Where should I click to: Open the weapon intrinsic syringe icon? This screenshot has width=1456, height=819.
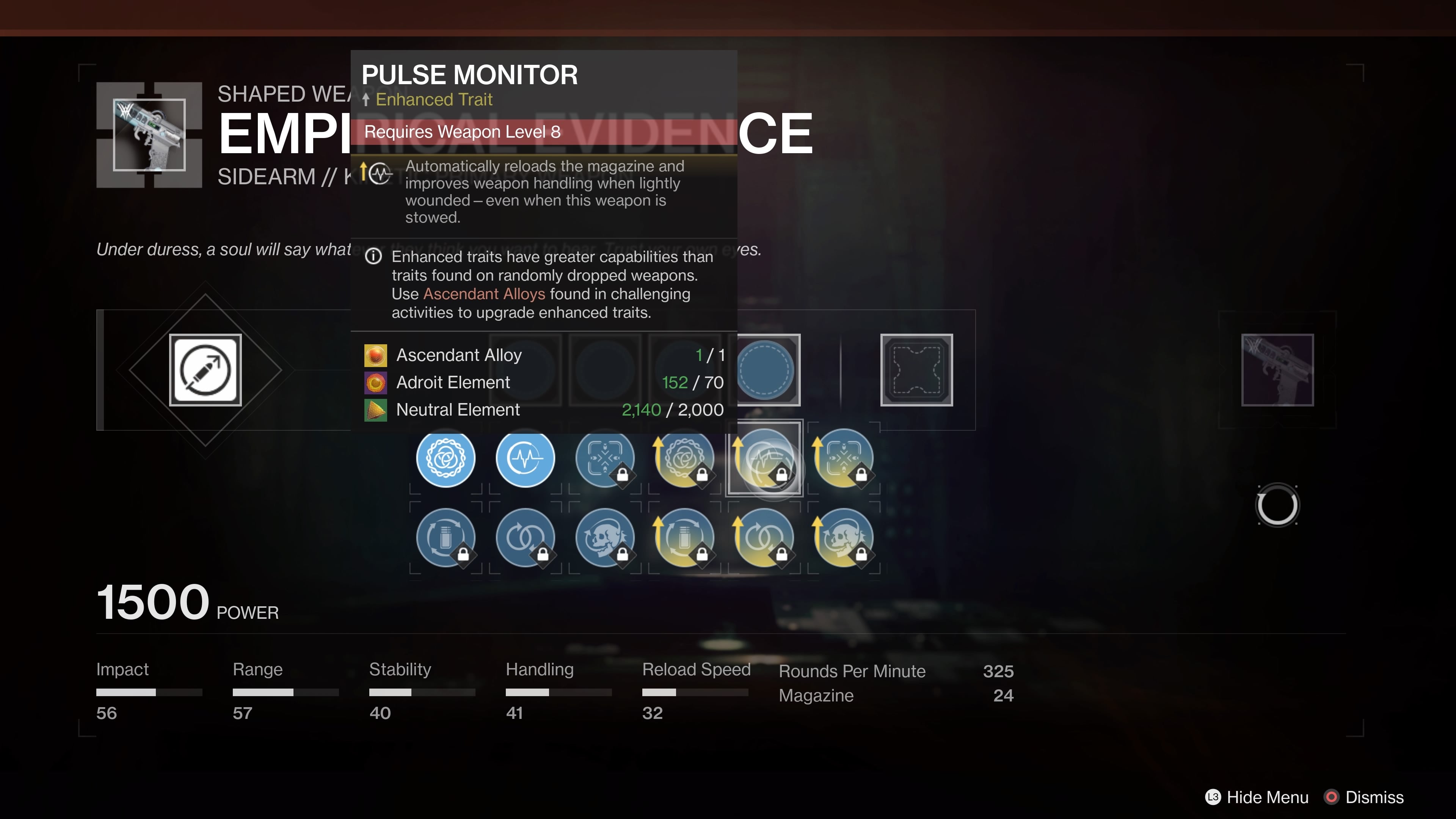point(205,370)
